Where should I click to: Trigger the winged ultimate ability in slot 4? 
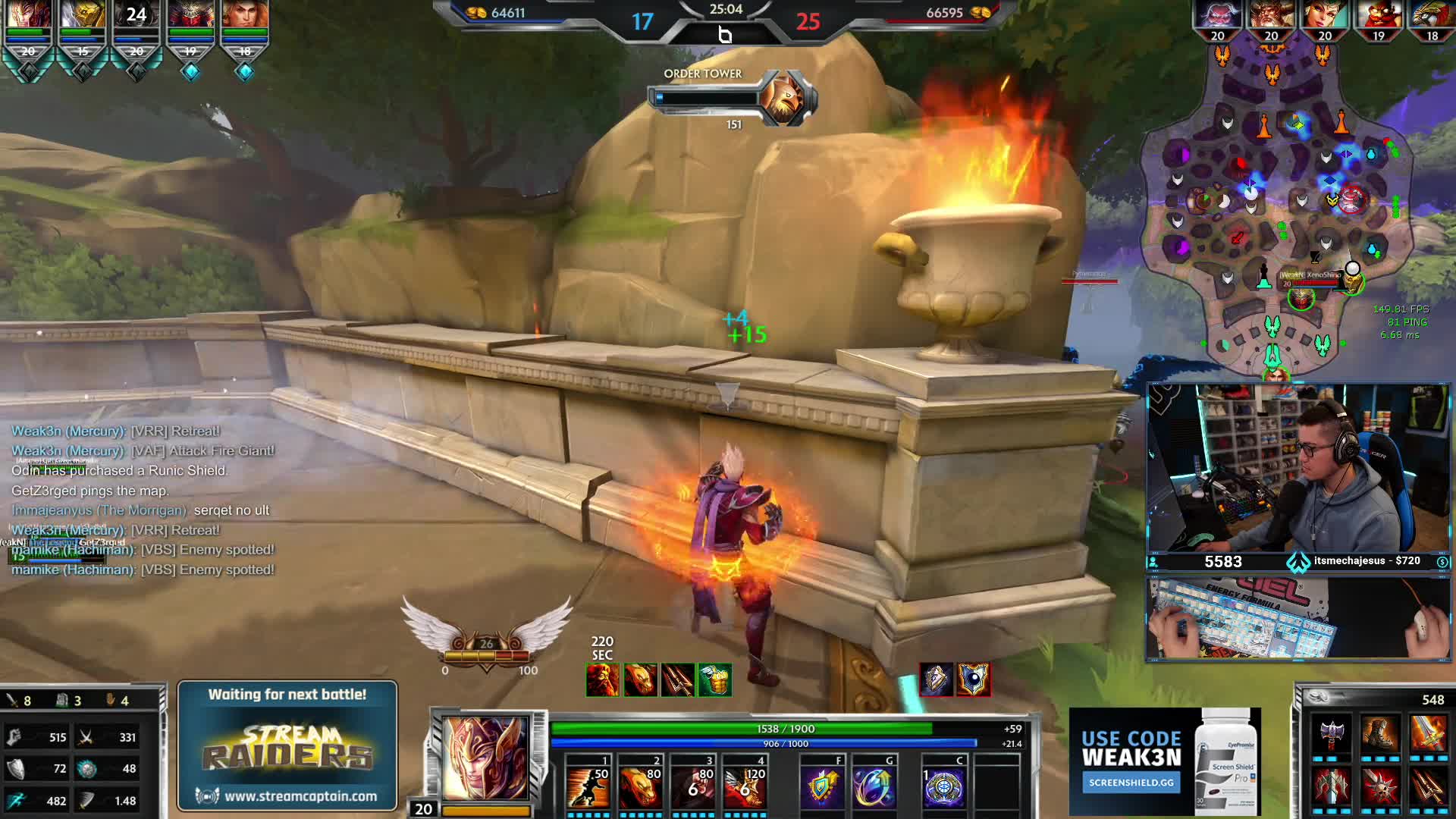tap(745, 786)
